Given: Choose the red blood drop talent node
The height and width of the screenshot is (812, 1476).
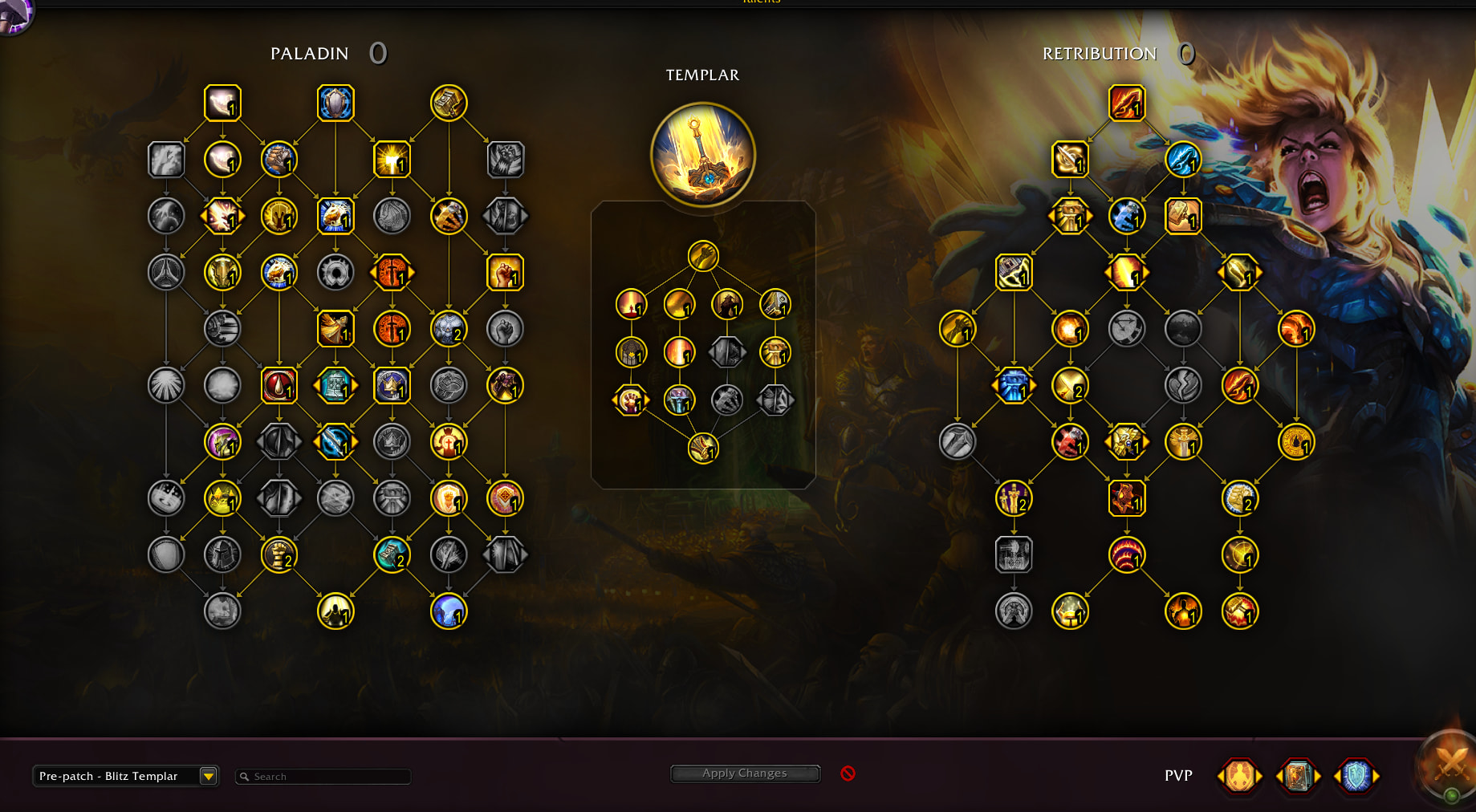Looking at the screenshot, I should [279, 386].
